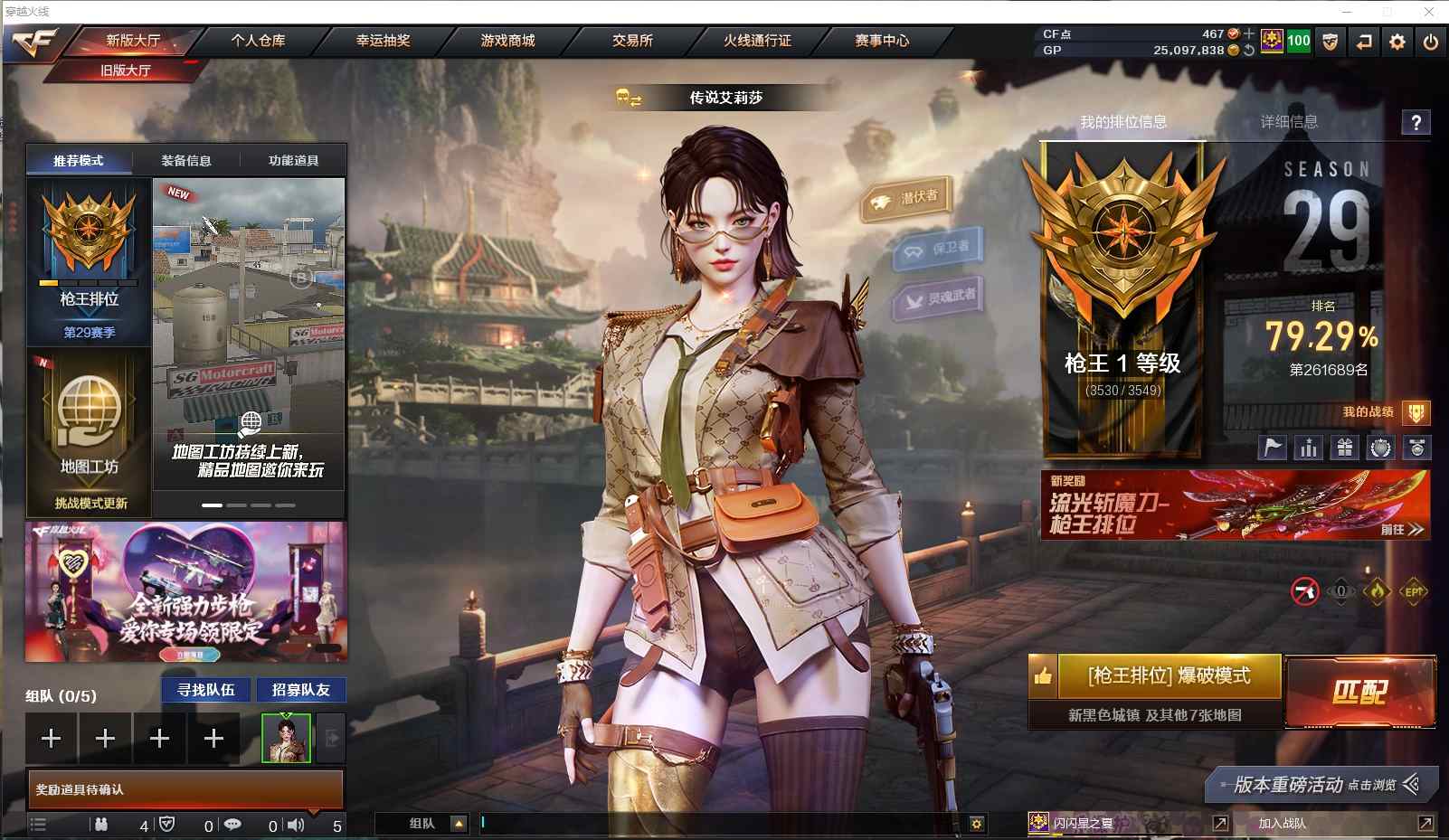Open 火线通行证 battle pass
The height and width of the screenshot is (840, 1449).
pyautogui.click(x=757, y=41)
